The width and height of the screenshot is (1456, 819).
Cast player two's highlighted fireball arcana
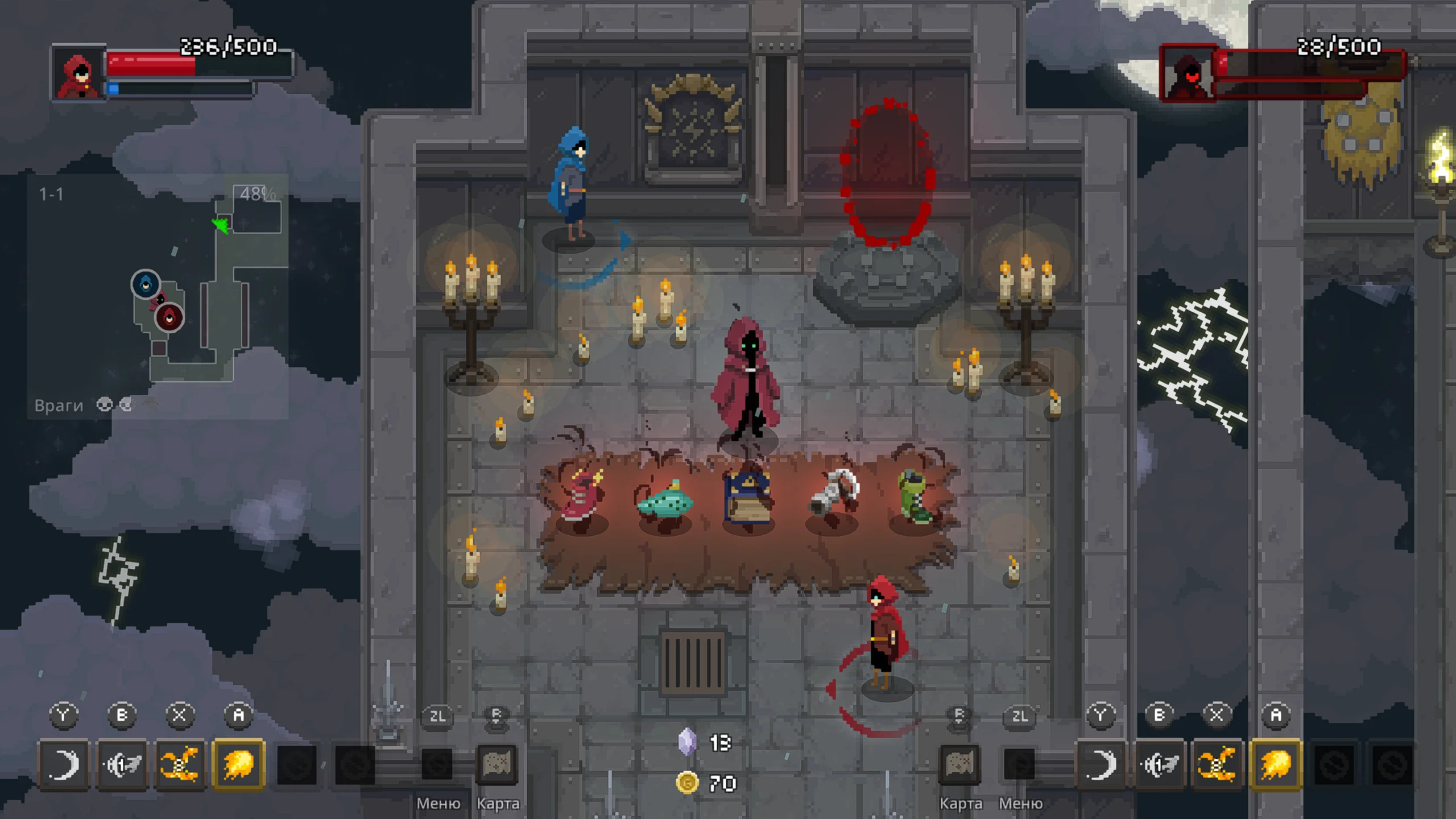(x=1276, y=764)
